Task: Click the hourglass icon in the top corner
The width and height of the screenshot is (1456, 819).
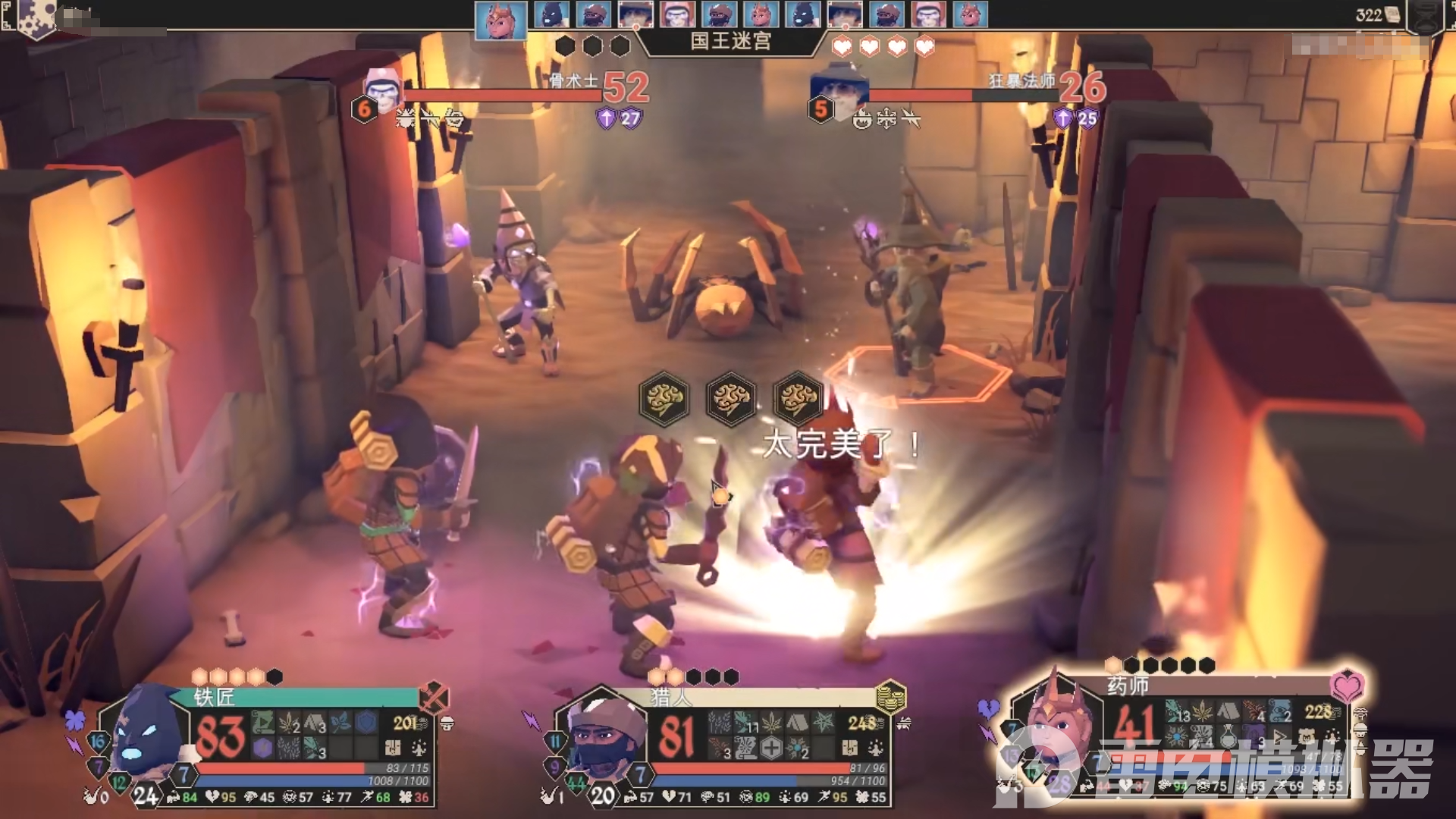Action: 1427,17
